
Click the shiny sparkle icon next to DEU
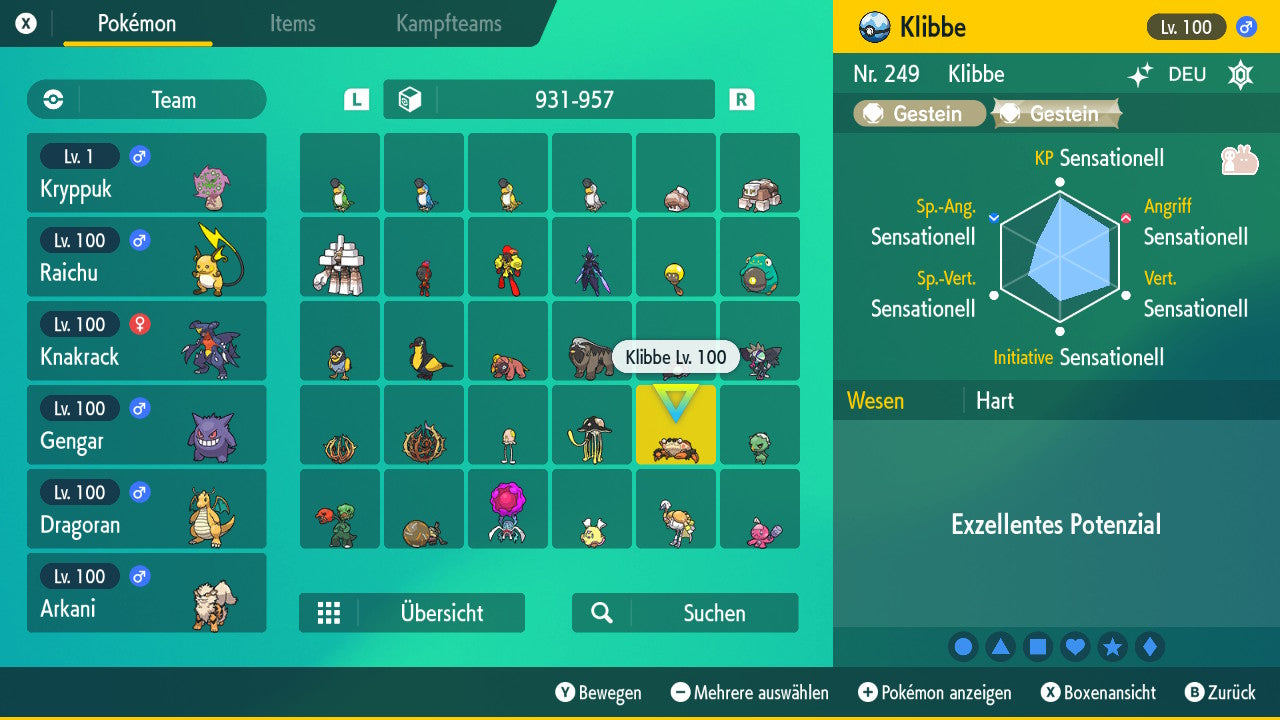pos(1143,74)
